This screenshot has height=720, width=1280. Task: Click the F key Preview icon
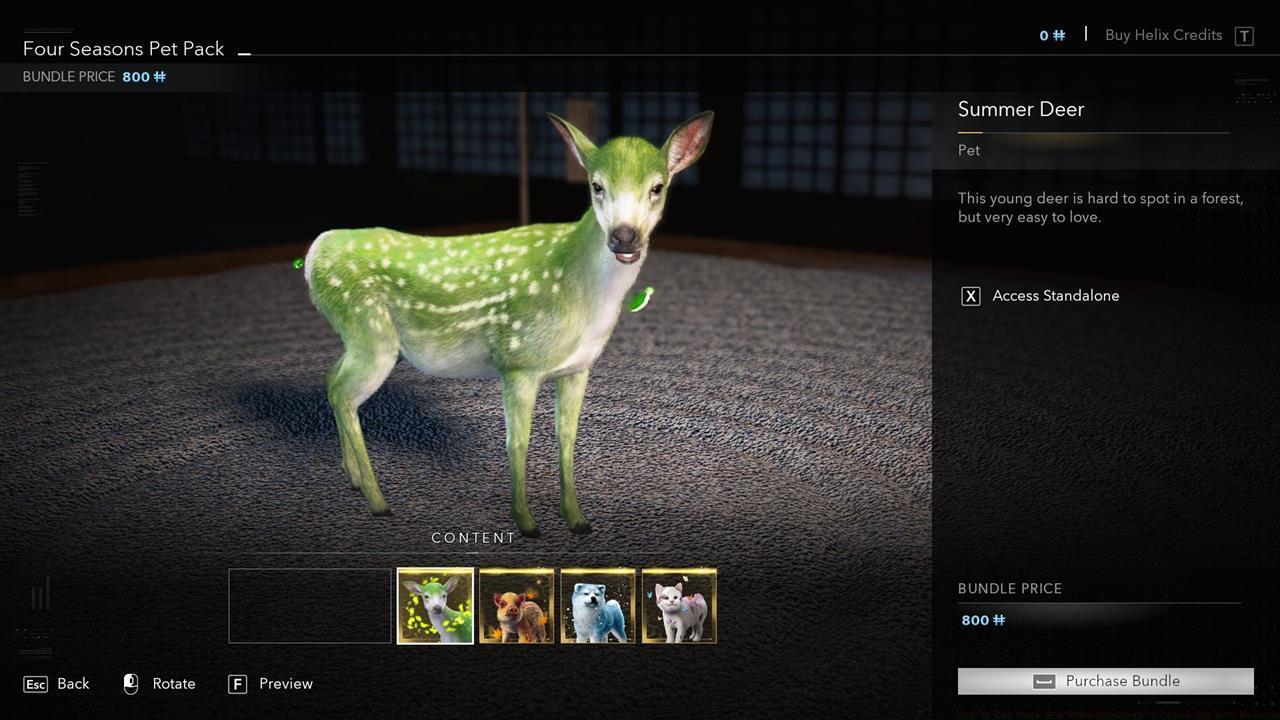click(238, 684)
